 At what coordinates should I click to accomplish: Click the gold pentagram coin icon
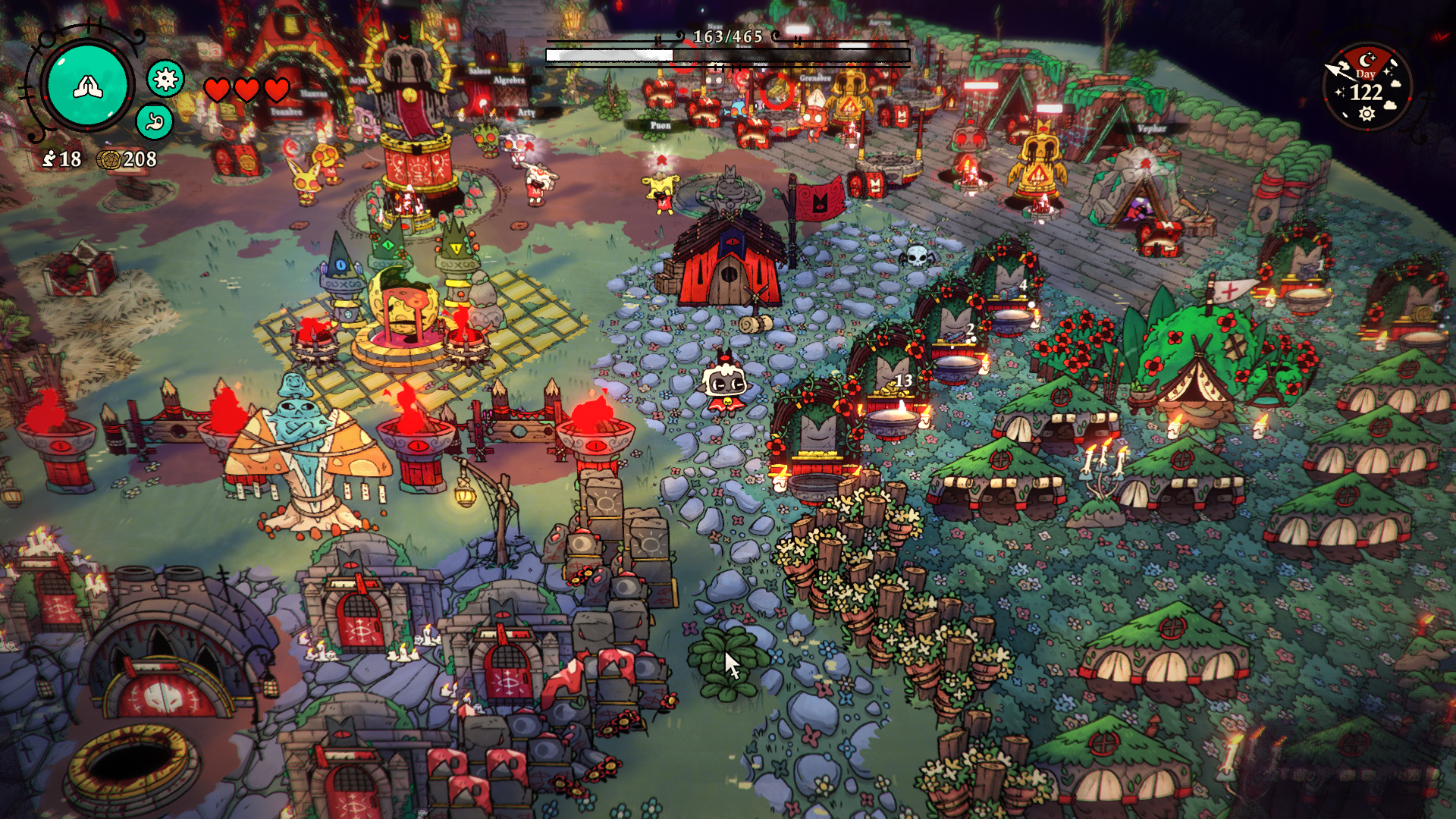coord(108,159)
